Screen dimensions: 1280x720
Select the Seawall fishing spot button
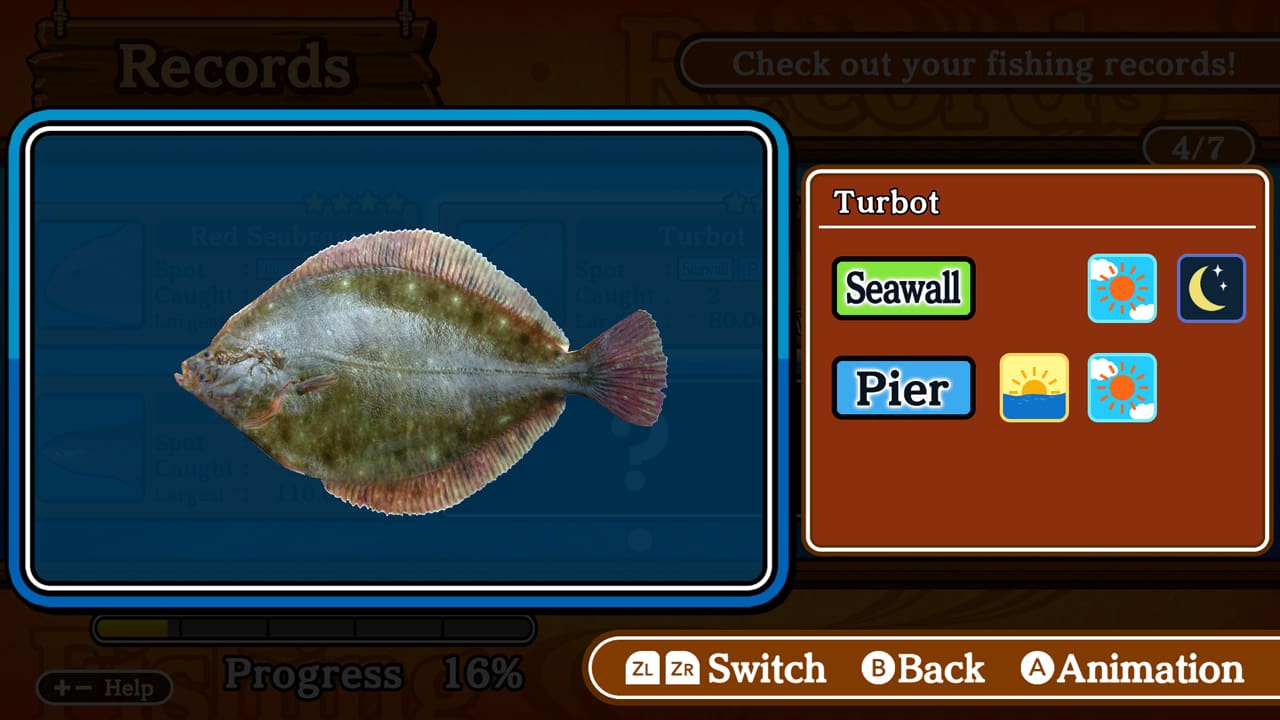902,288
